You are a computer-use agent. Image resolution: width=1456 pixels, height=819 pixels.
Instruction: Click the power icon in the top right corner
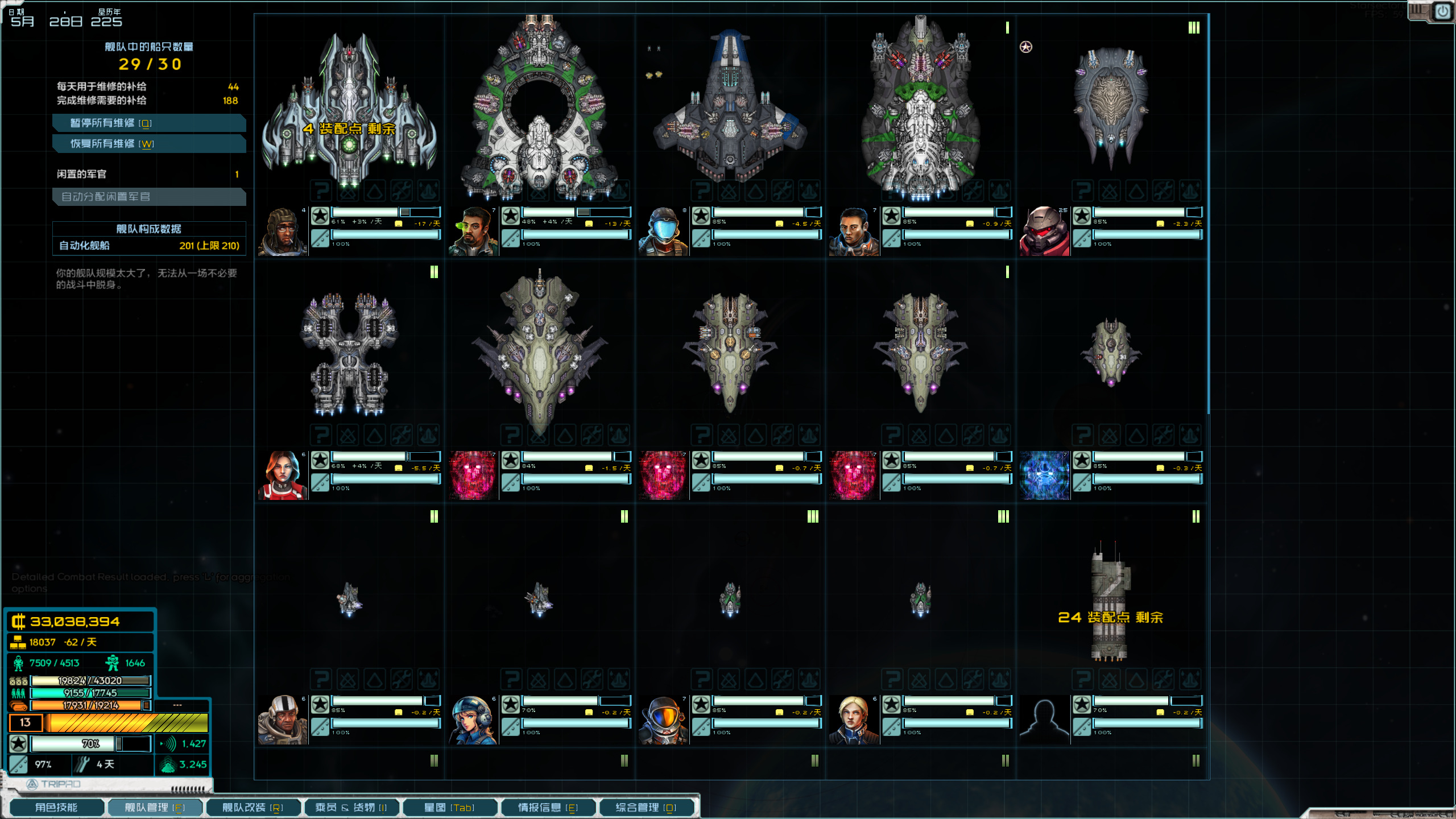click(x=1443, y=13)
